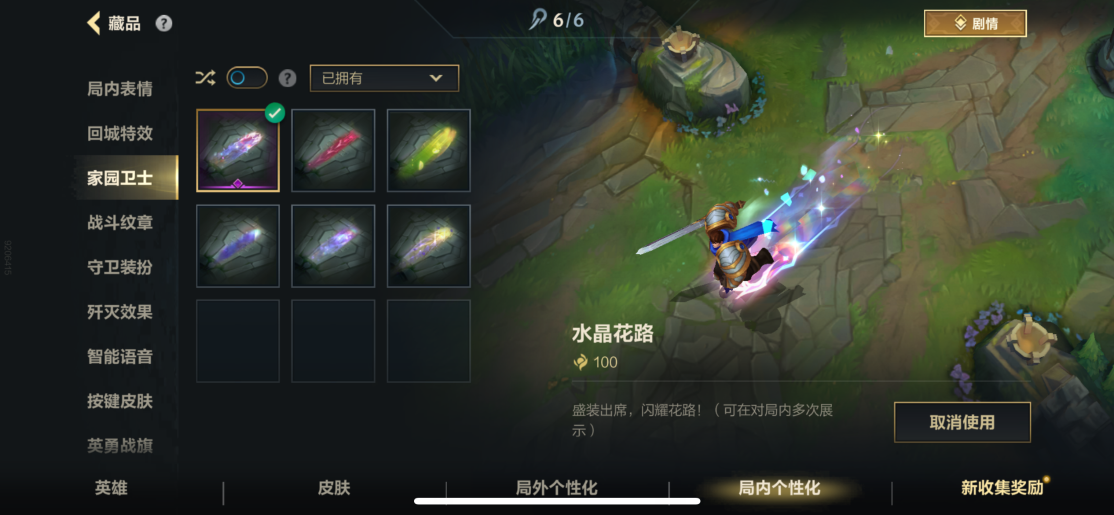Open the 剧情 story button

coord(974,23)
